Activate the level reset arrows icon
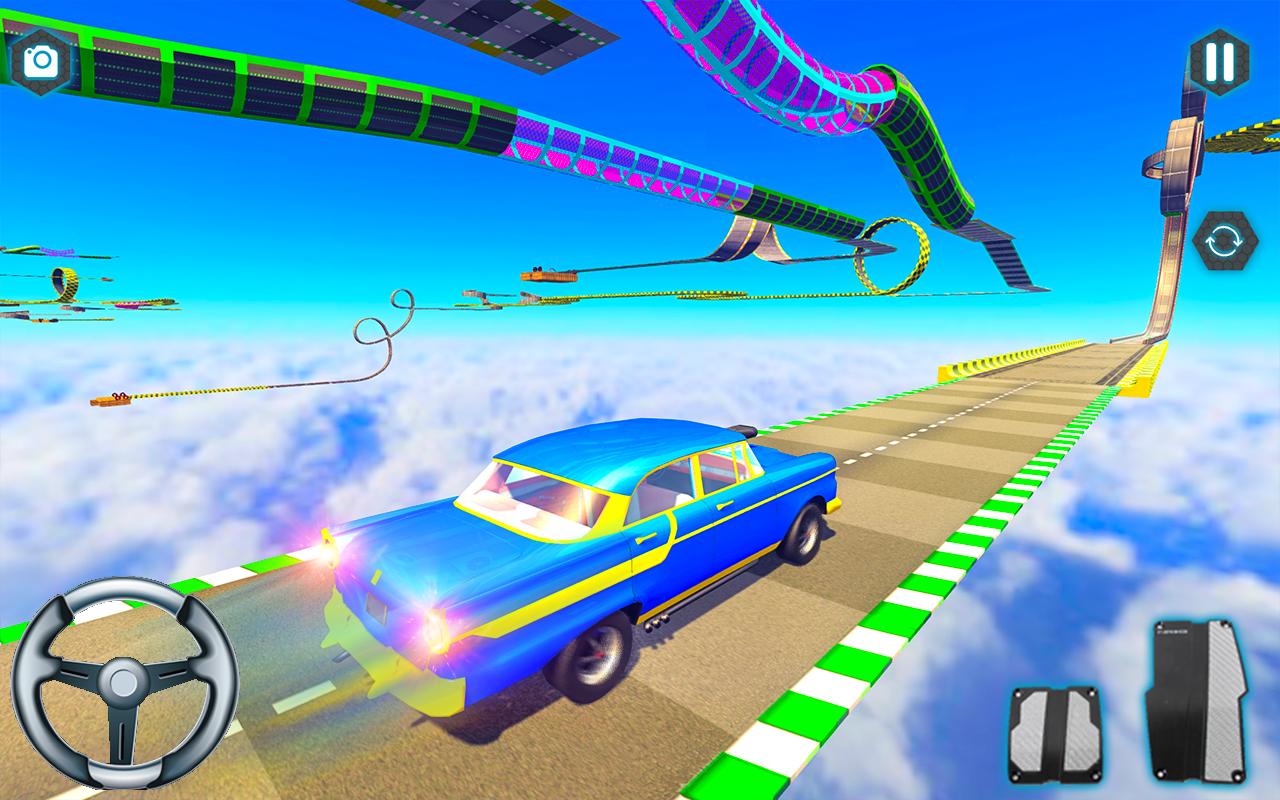Viewport: 1280px width, 800px height. [1225, 241]
